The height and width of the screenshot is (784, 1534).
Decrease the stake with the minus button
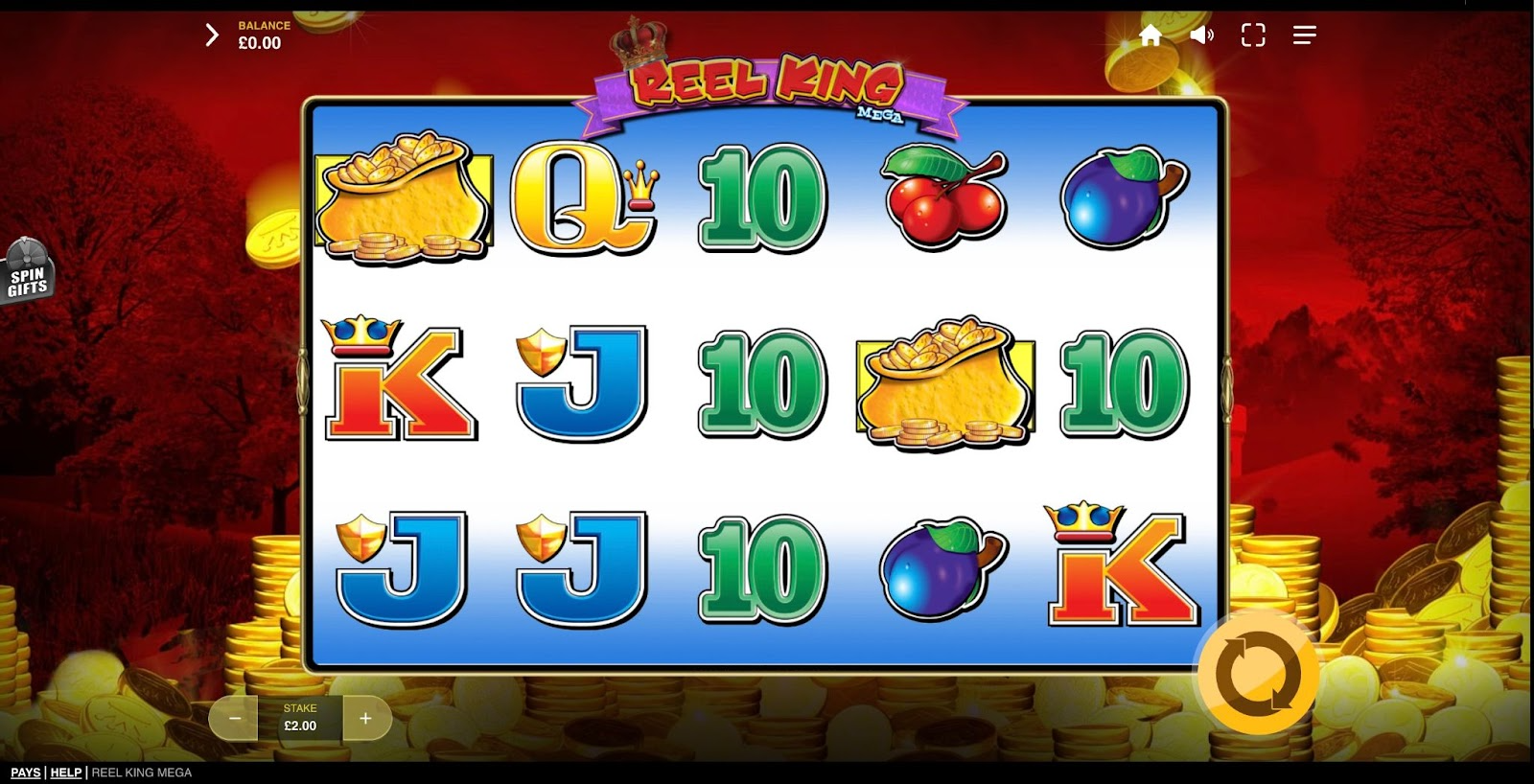click(x=235, y=718)
